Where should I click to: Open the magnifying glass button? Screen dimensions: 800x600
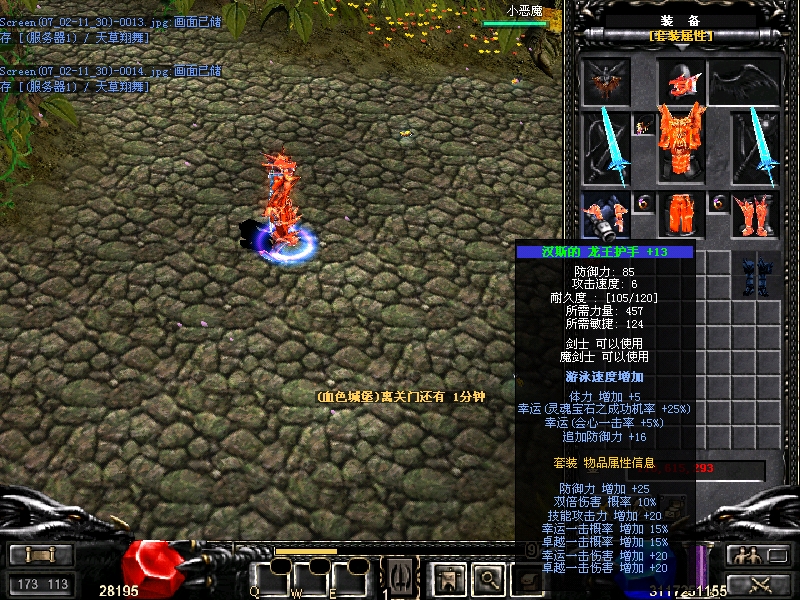486,577
